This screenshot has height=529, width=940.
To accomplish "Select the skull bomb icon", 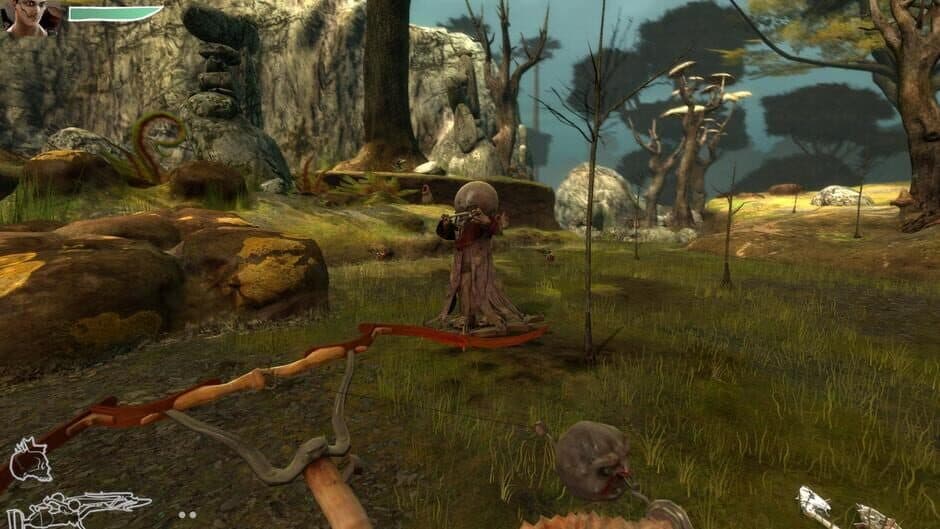I will coord(30,459).
